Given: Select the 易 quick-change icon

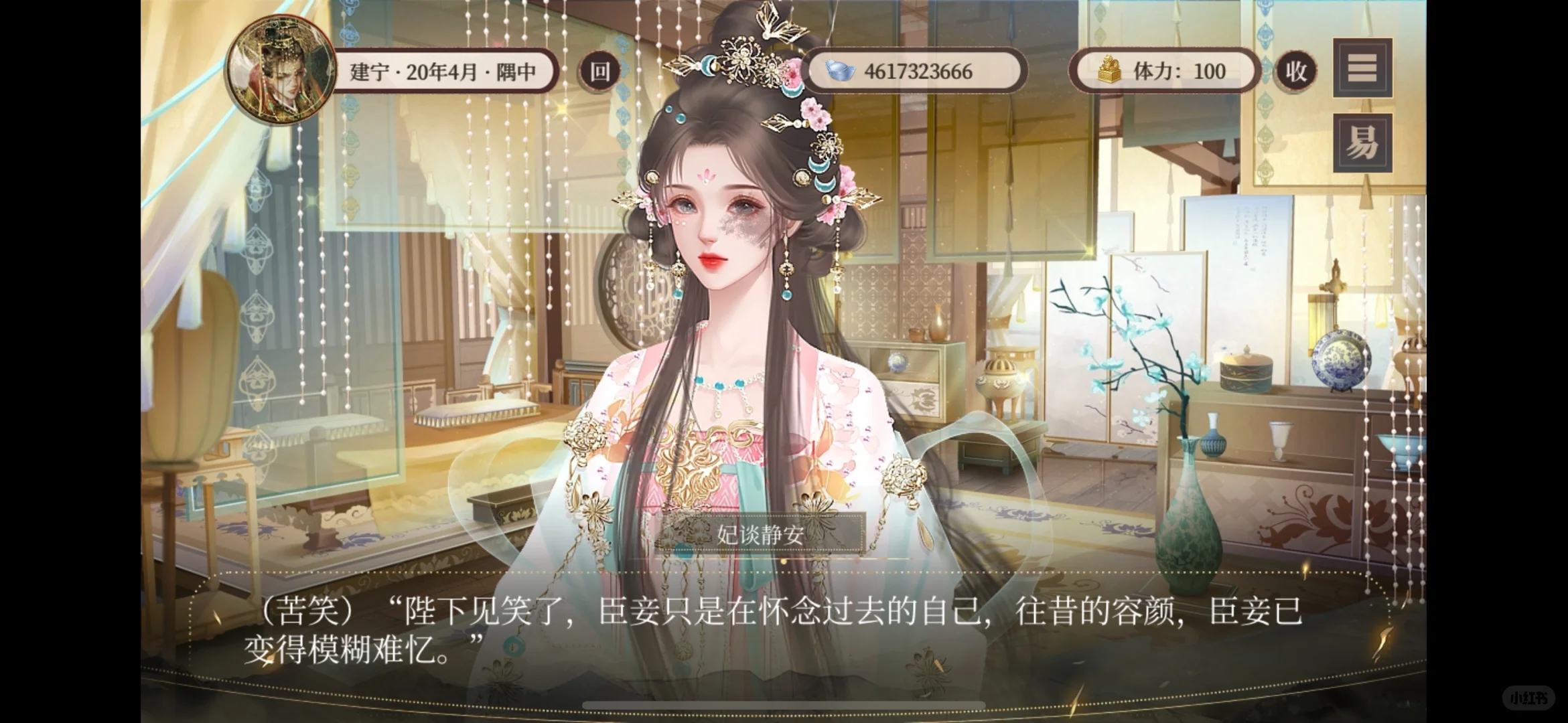Looking at the screenshot, I should click(1362, 142).
